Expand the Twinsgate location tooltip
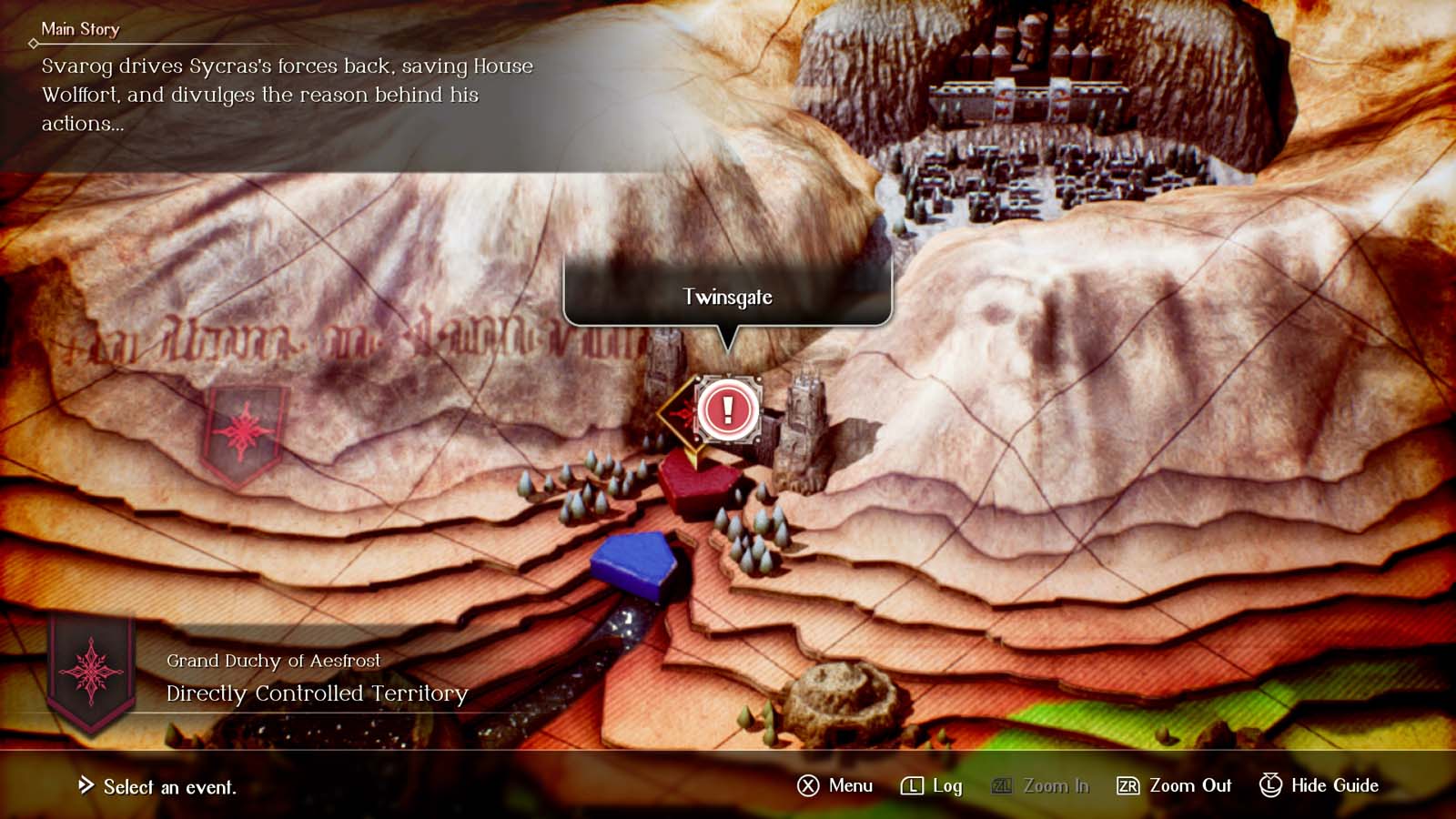Image resolution: width=1456 pixels, height=819 pixels. point(727,297)
